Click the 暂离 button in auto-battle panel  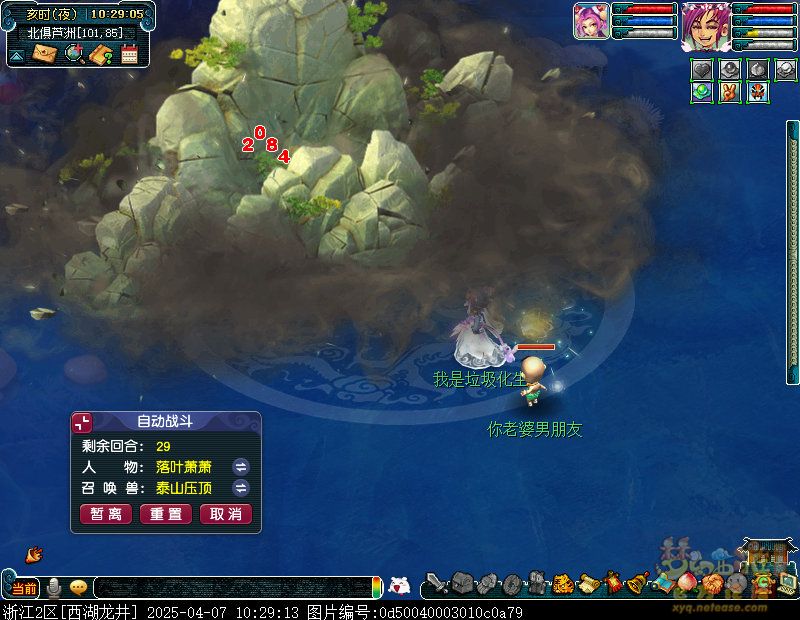pos(106,514)
